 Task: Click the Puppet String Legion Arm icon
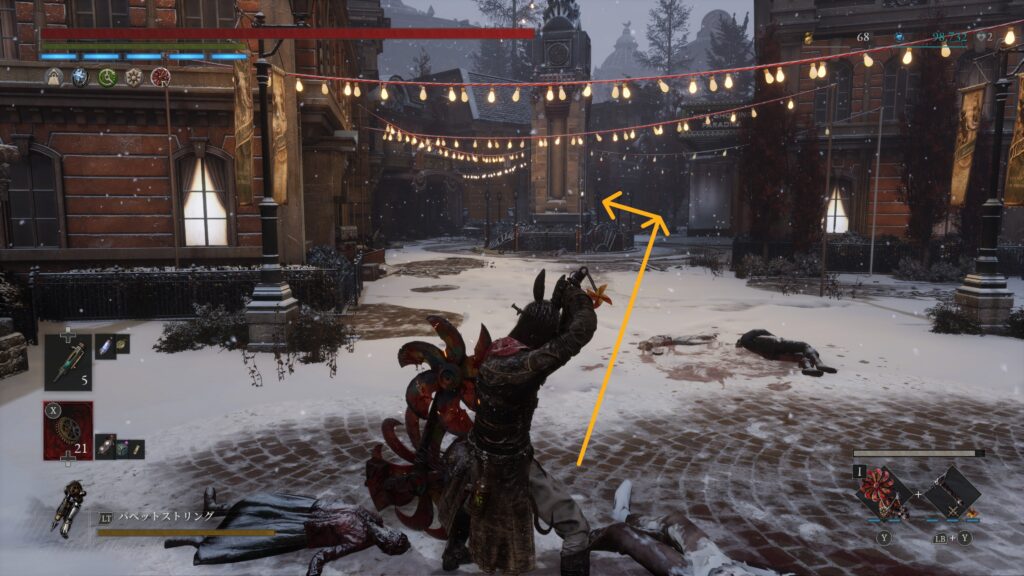pyautogui.click(x=71, y=507)
